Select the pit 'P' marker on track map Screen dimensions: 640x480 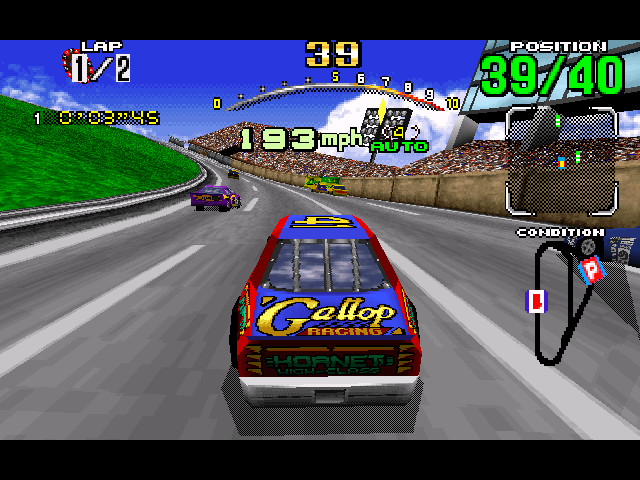tap(592, 269)
